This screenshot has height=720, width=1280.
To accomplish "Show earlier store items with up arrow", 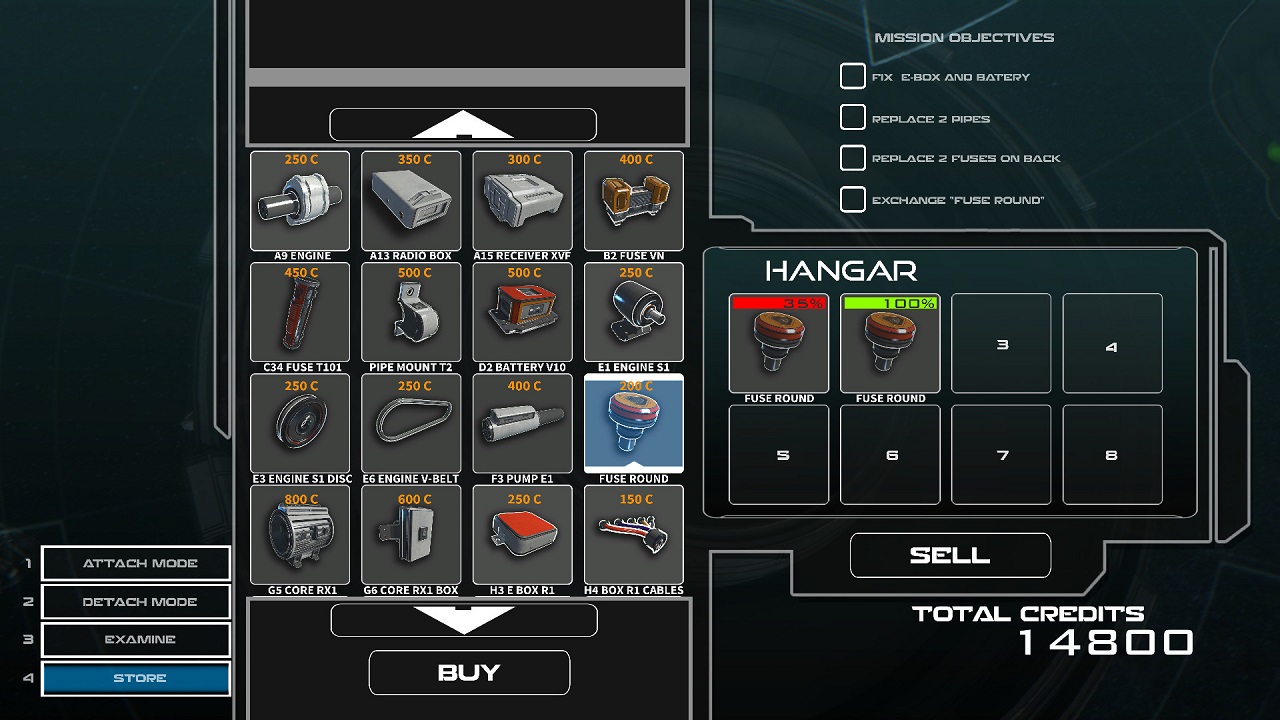I will tap(463, 125).
